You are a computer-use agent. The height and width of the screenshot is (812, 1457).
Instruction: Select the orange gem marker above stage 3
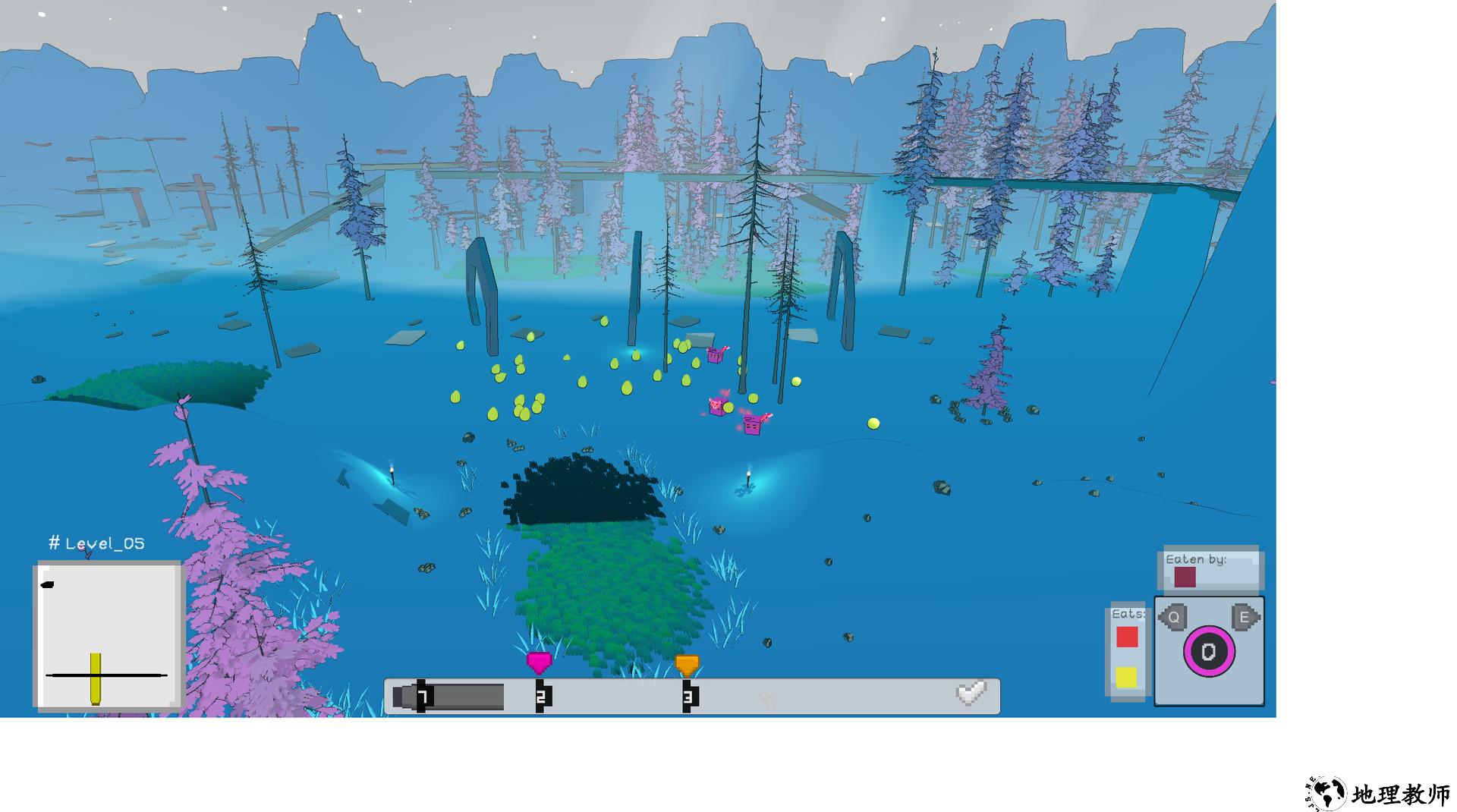pos(687,665)
